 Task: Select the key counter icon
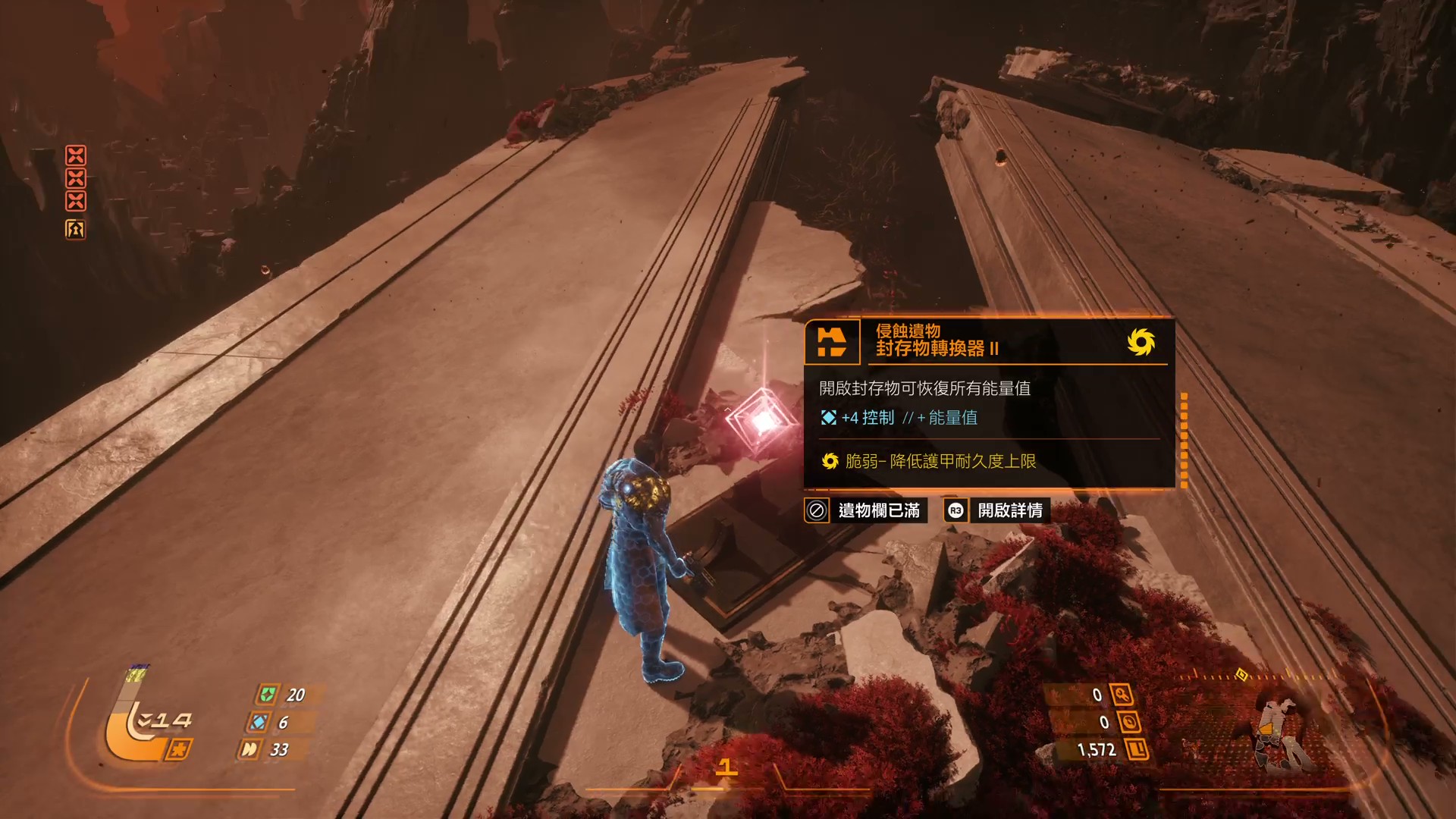pyautogui.click(x=1122, y=694)
